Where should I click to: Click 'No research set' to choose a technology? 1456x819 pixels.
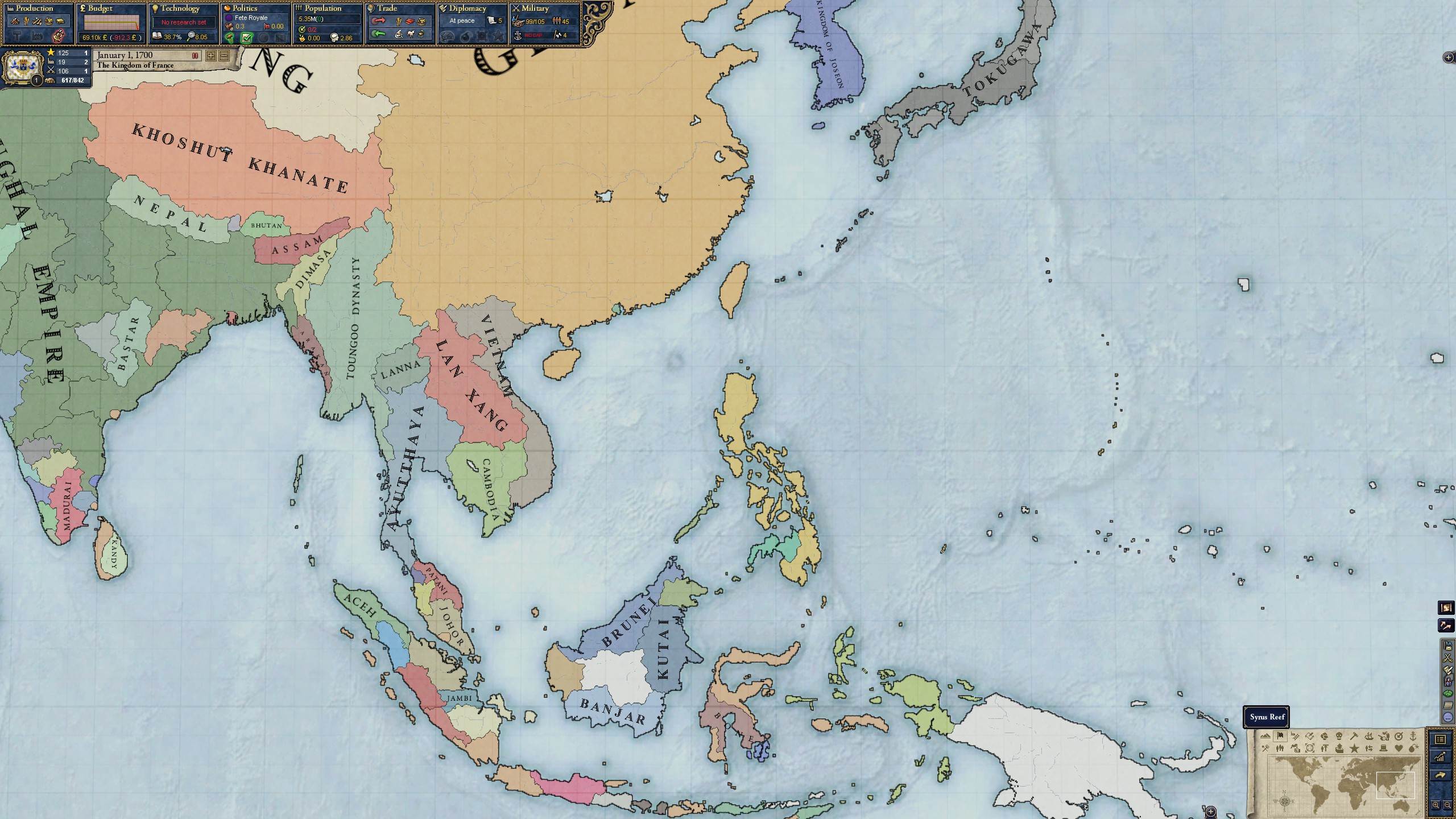[183, 22]
